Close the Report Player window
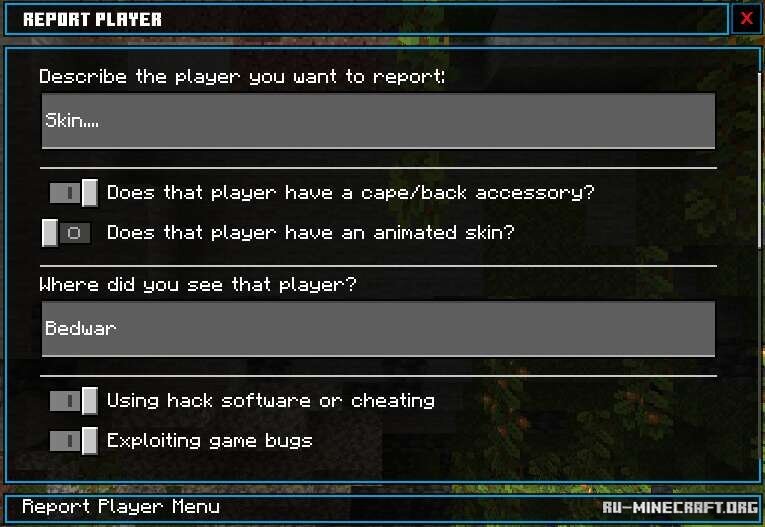The width and height of the screenshot is (765, 527). click(746, 19)
